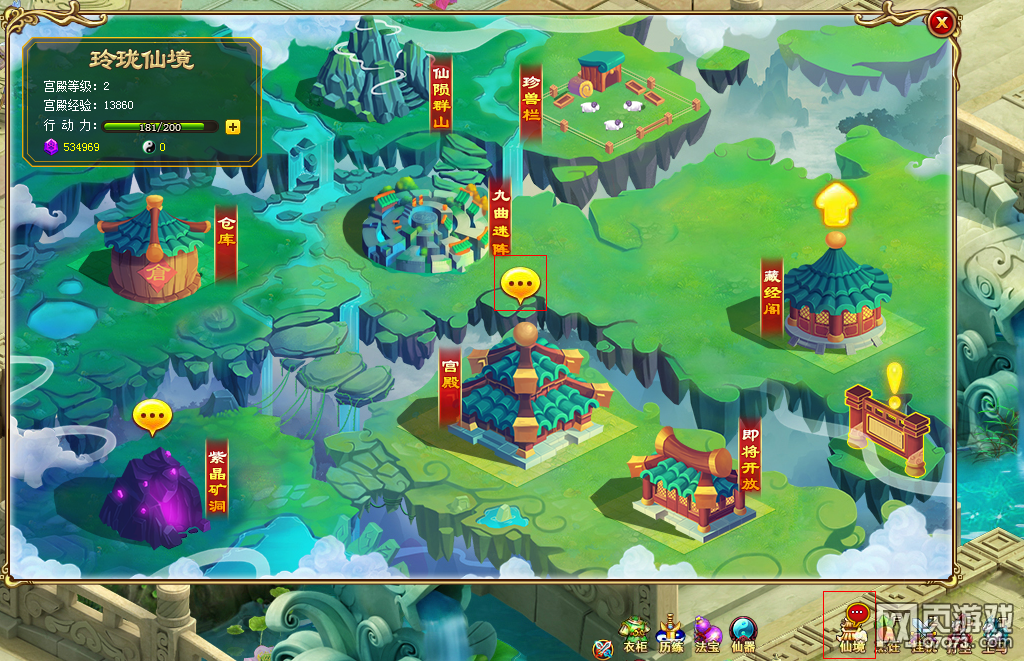The image size is (1024, 661).
Task: Select the 即将开放 coming-soon building
Action: 688,480
